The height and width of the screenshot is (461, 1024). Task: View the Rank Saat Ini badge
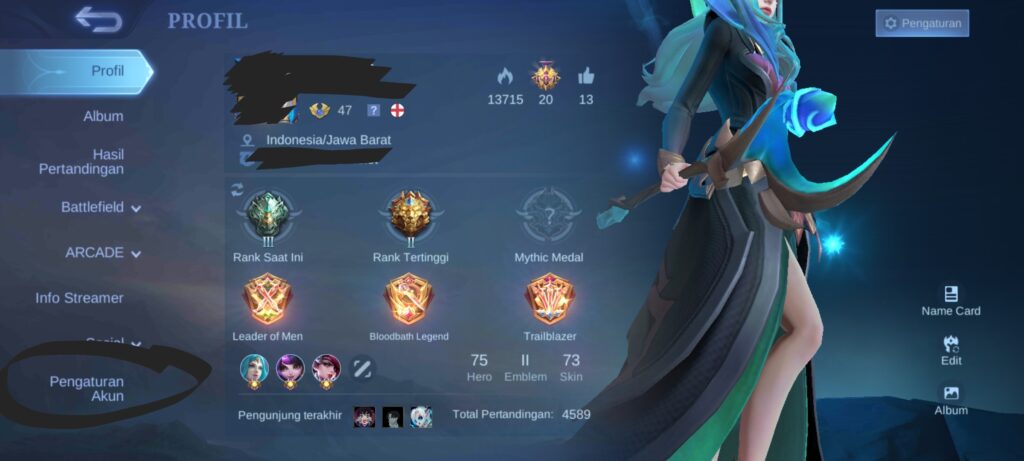(268, 215)
